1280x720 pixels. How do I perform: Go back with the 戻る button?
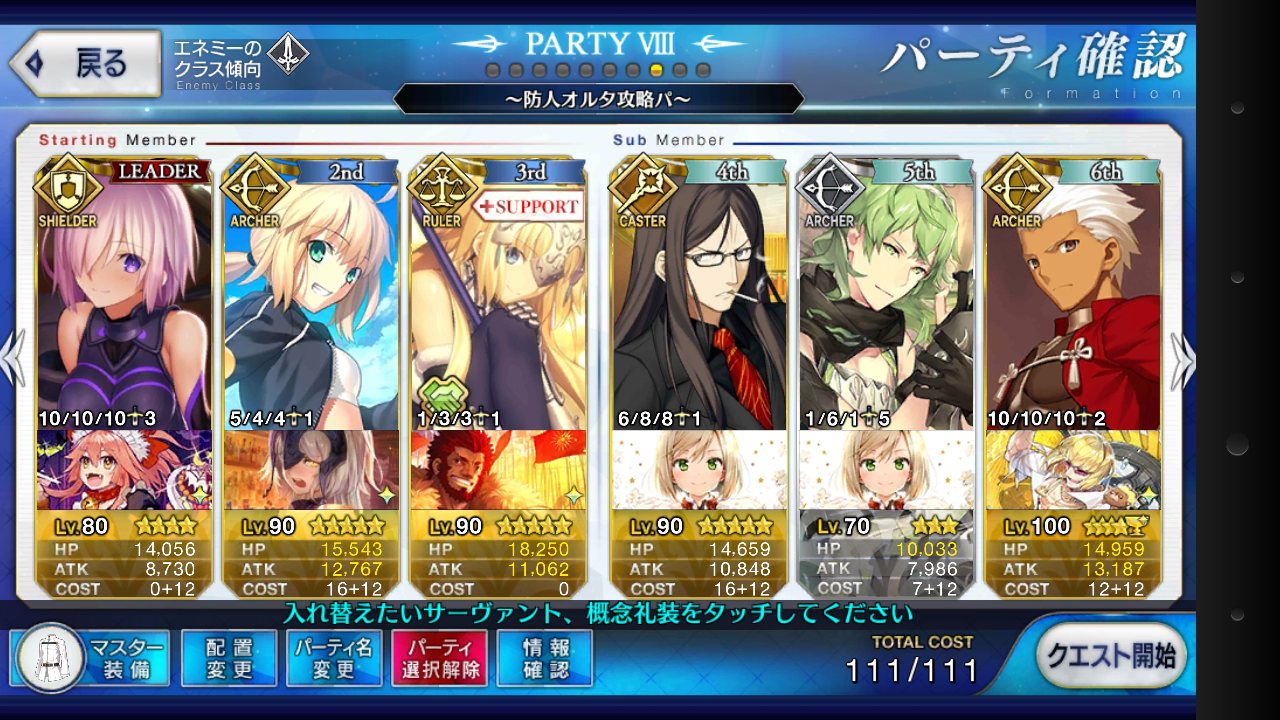(85, 64)
